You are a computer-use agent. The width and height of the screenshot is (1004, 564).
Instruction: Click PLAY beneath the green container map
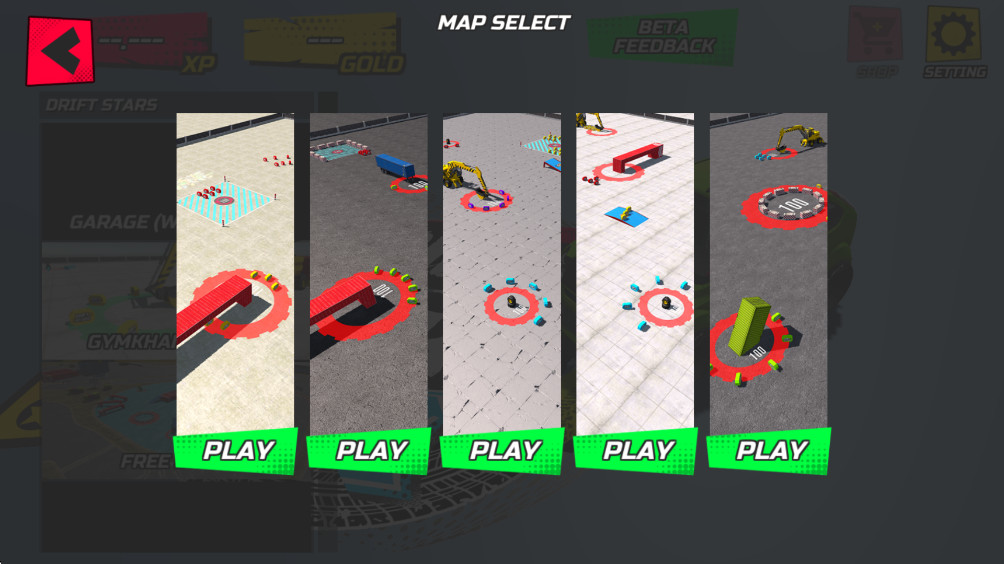coord(769,450)
